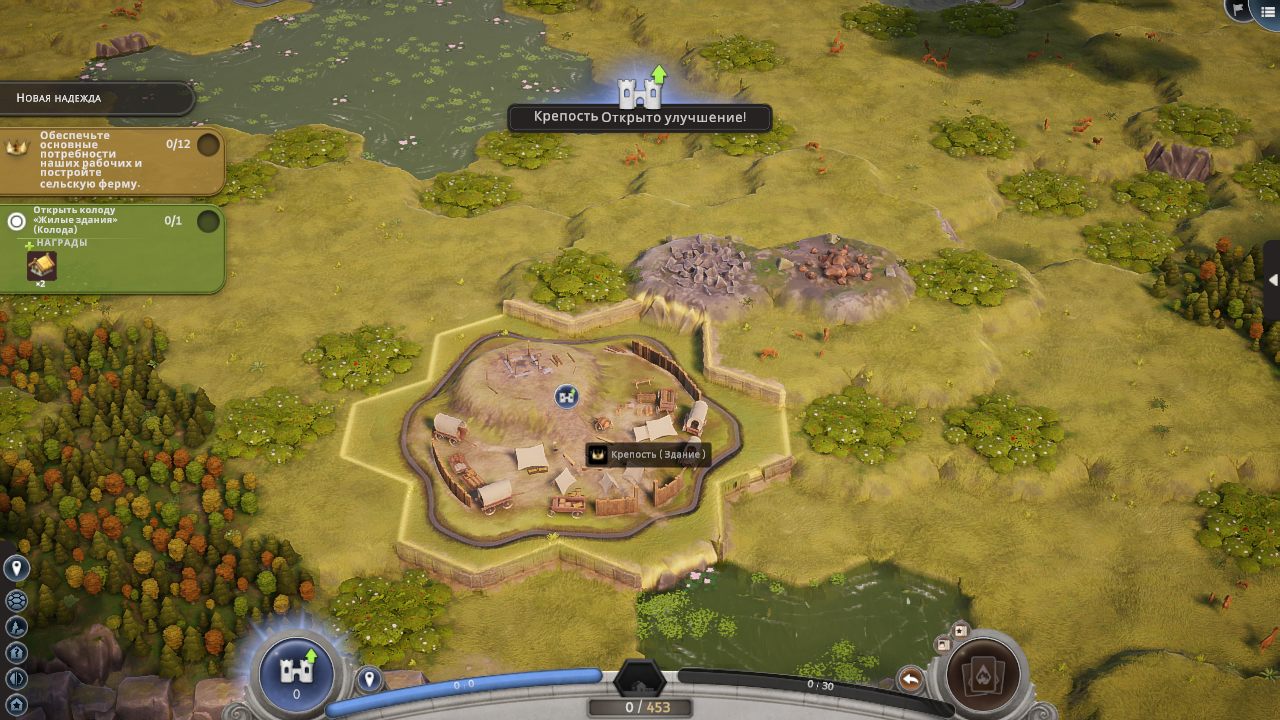The width and height of the screenshot is (1280, 720).
Task: Open the card deck button
Action: click(982, 677)
